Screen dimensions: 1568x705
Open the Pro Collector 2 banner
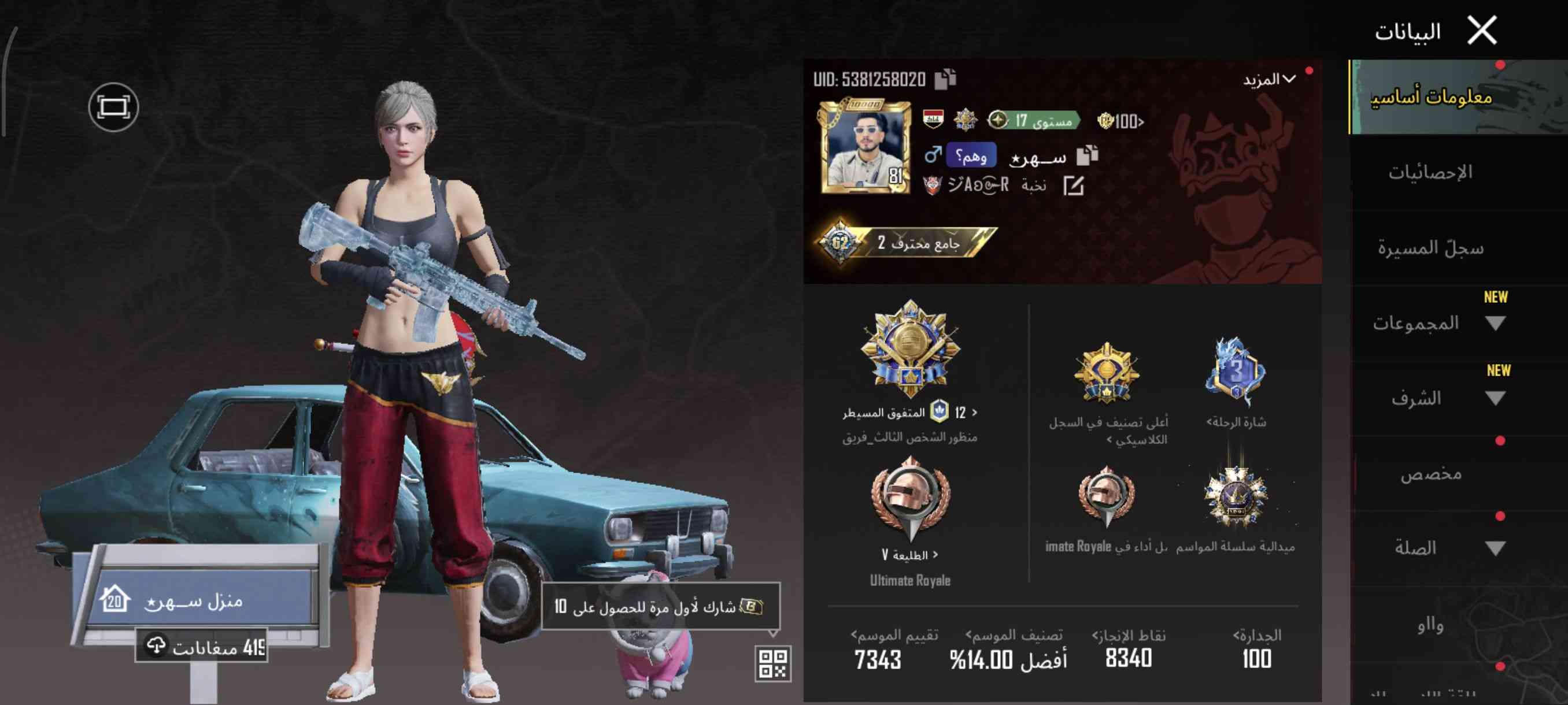point(907,243)
